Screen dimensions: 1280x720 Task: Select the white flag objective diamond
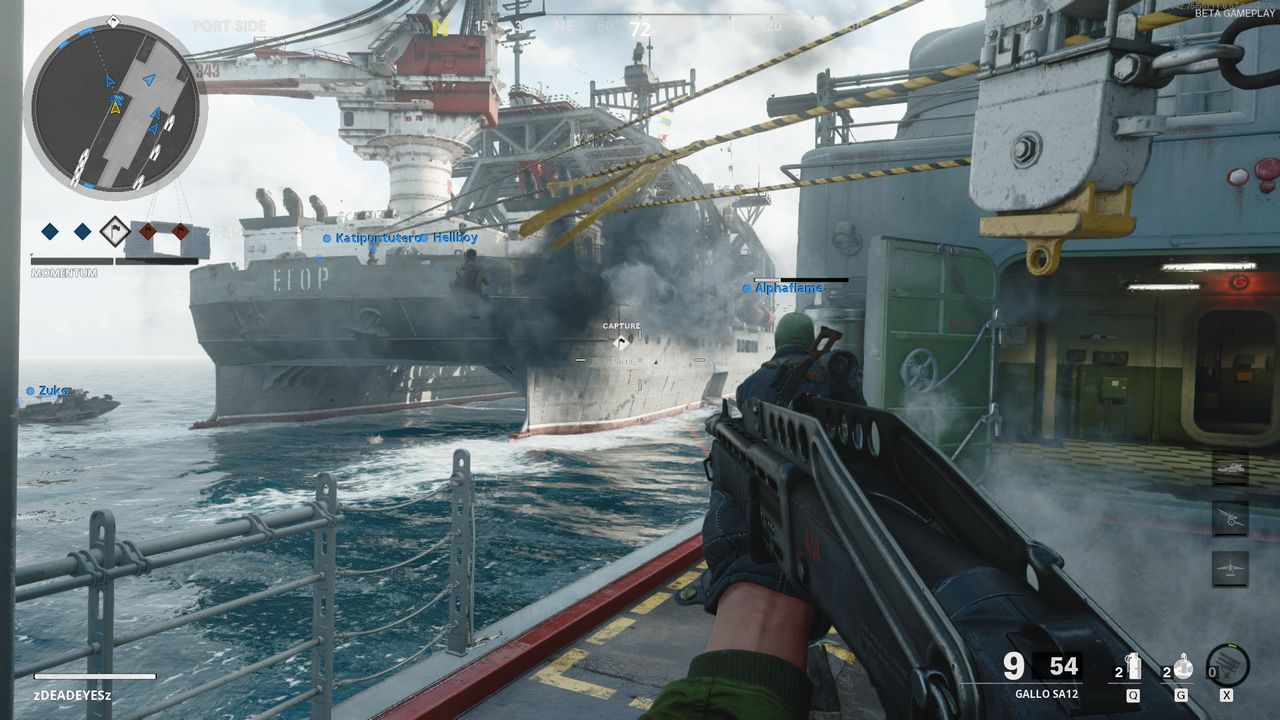click(115, 232)
